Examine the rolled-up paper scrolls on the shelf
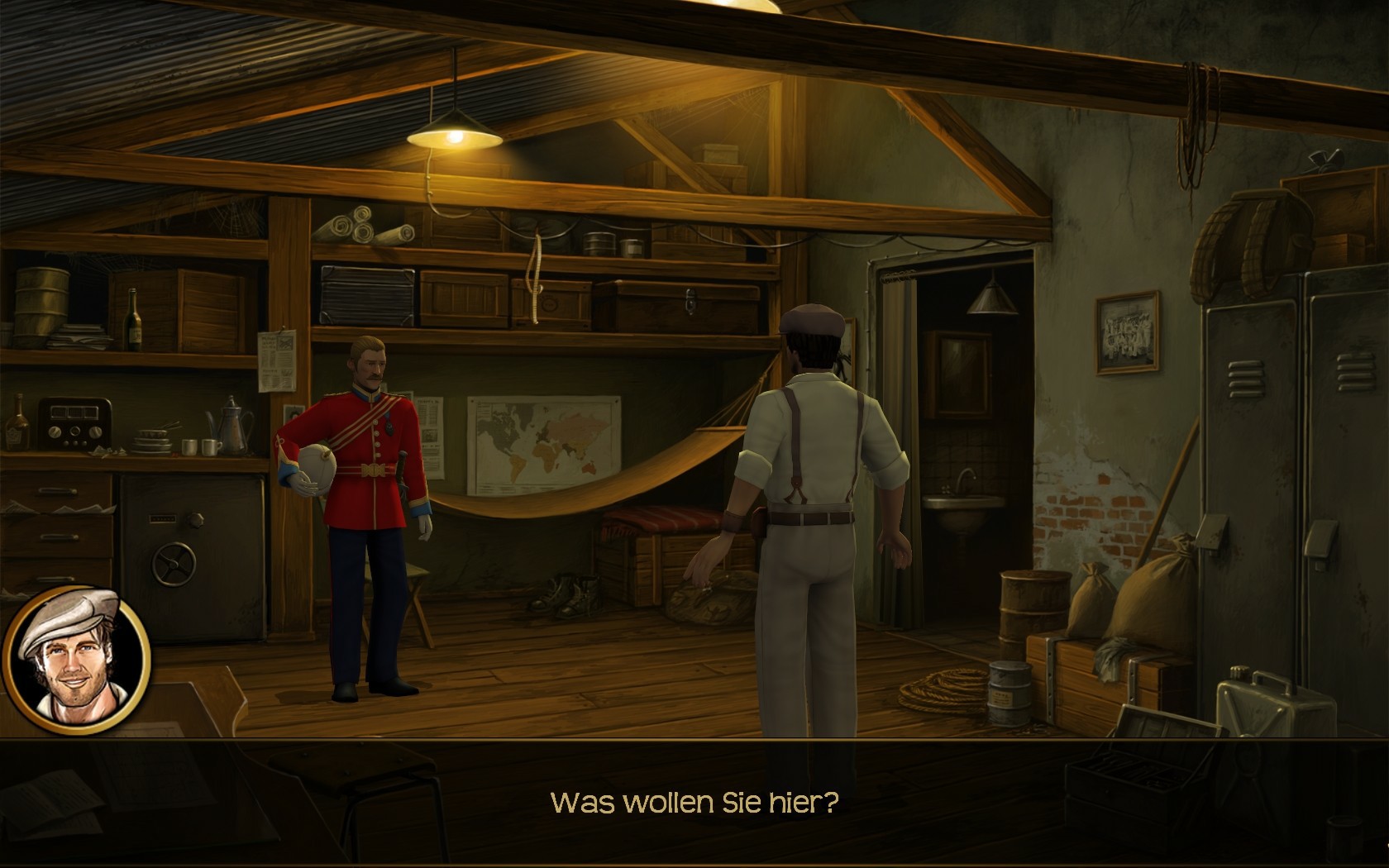Image resolution: width=1389 pixels, height=868 pixels. point(364,227)
